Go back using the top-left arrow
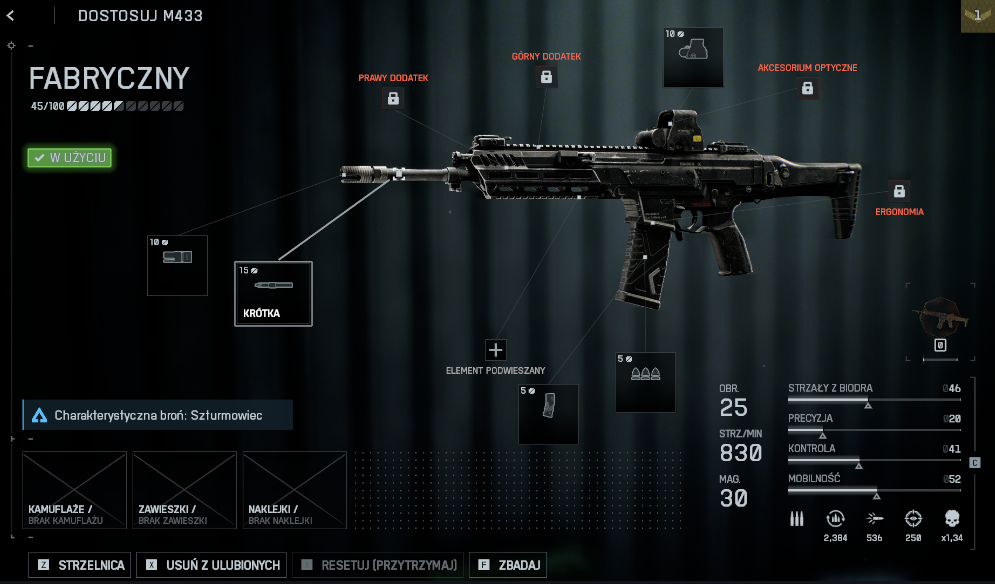 click(10, 15)
